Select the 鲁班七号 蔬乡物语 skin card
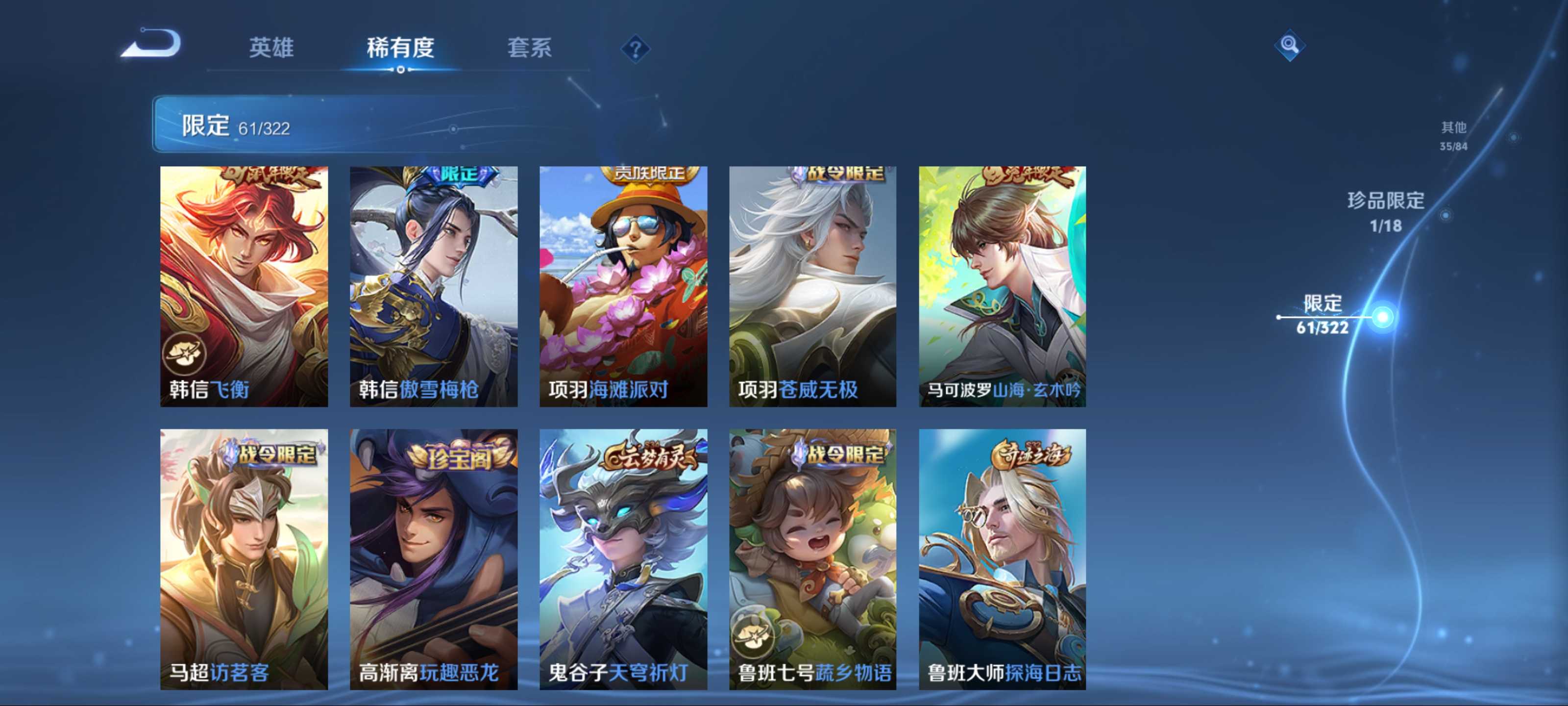1568x706 pixels. click(x=812, y=558)
